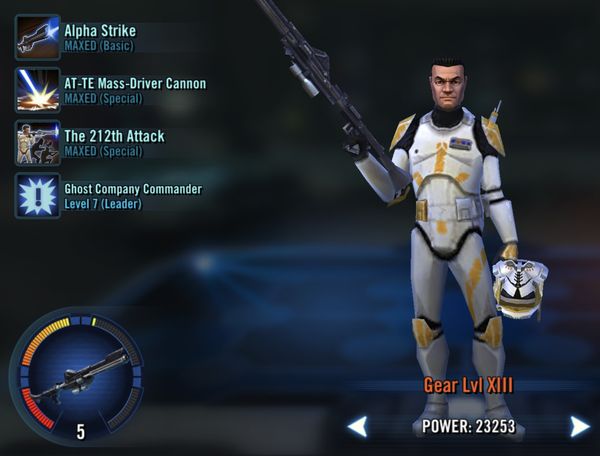The width and height of the screenshot is (600, 456).
Task: Select the Alpha Strike basic ability
Action: [38, 37]
